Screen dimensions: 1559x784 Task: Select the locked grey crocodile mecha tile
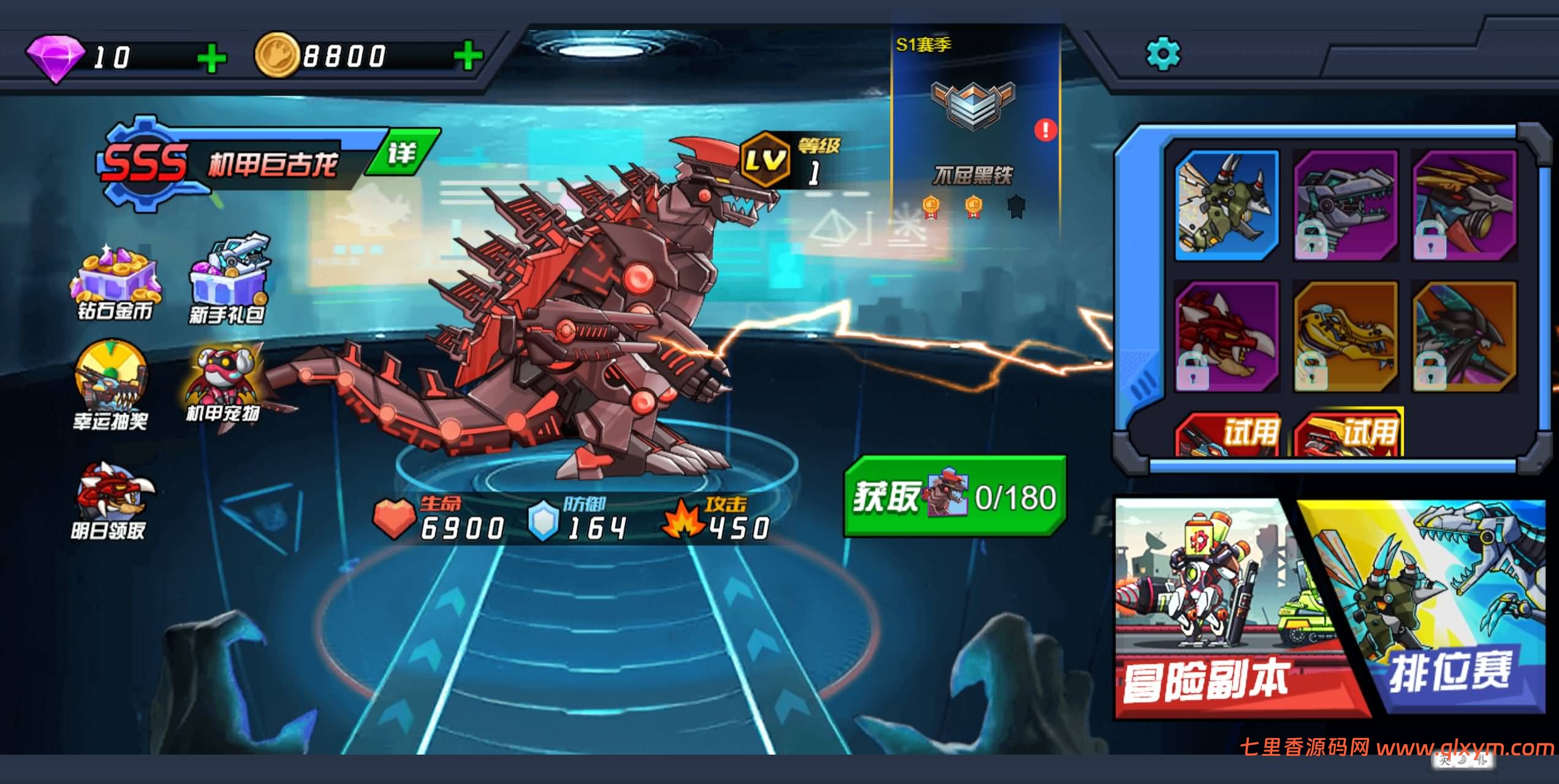click(1345, 206)
